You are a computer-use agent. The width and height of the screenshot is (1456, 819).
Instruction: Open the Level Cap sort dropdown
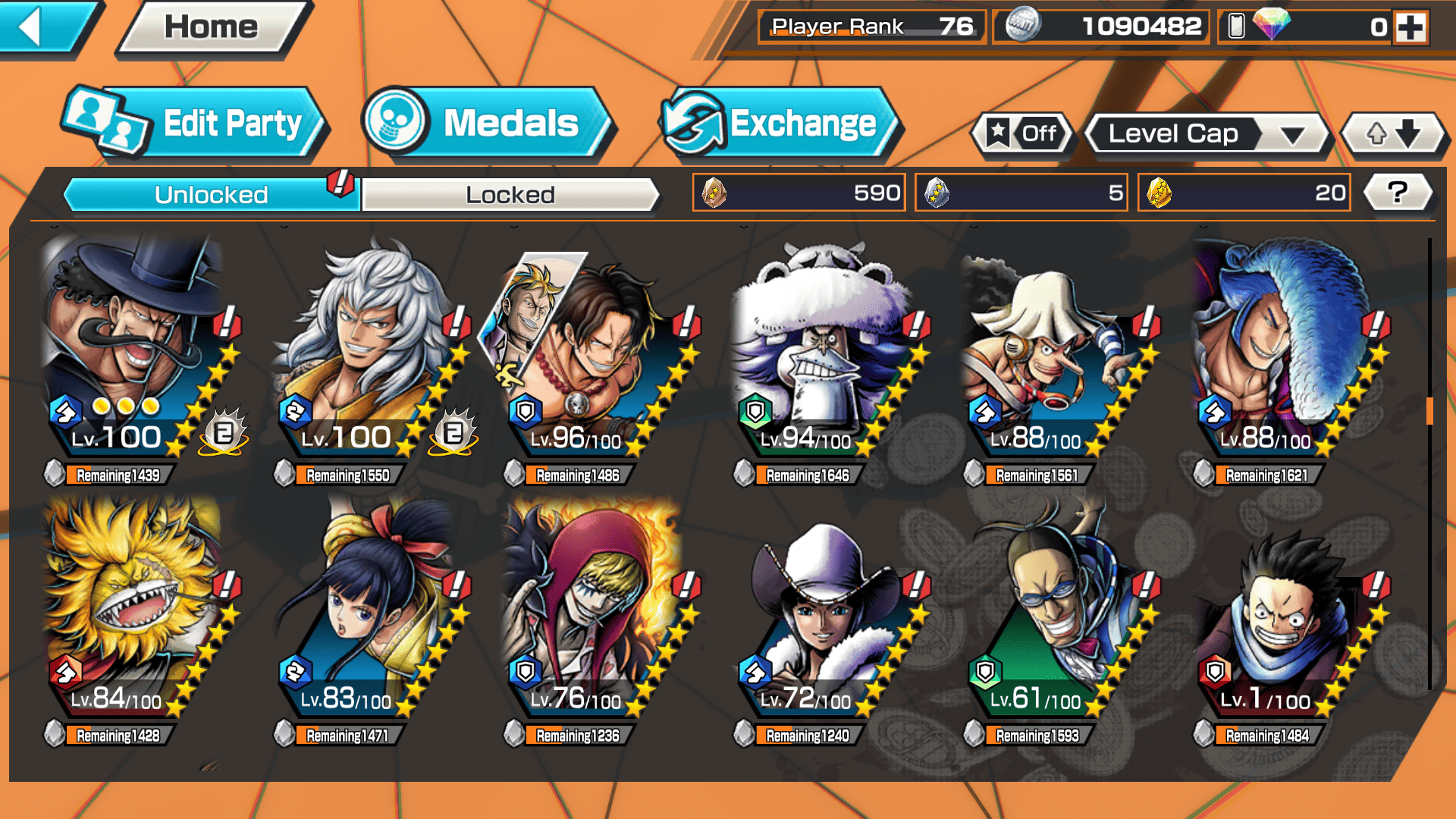point(1207,134)
